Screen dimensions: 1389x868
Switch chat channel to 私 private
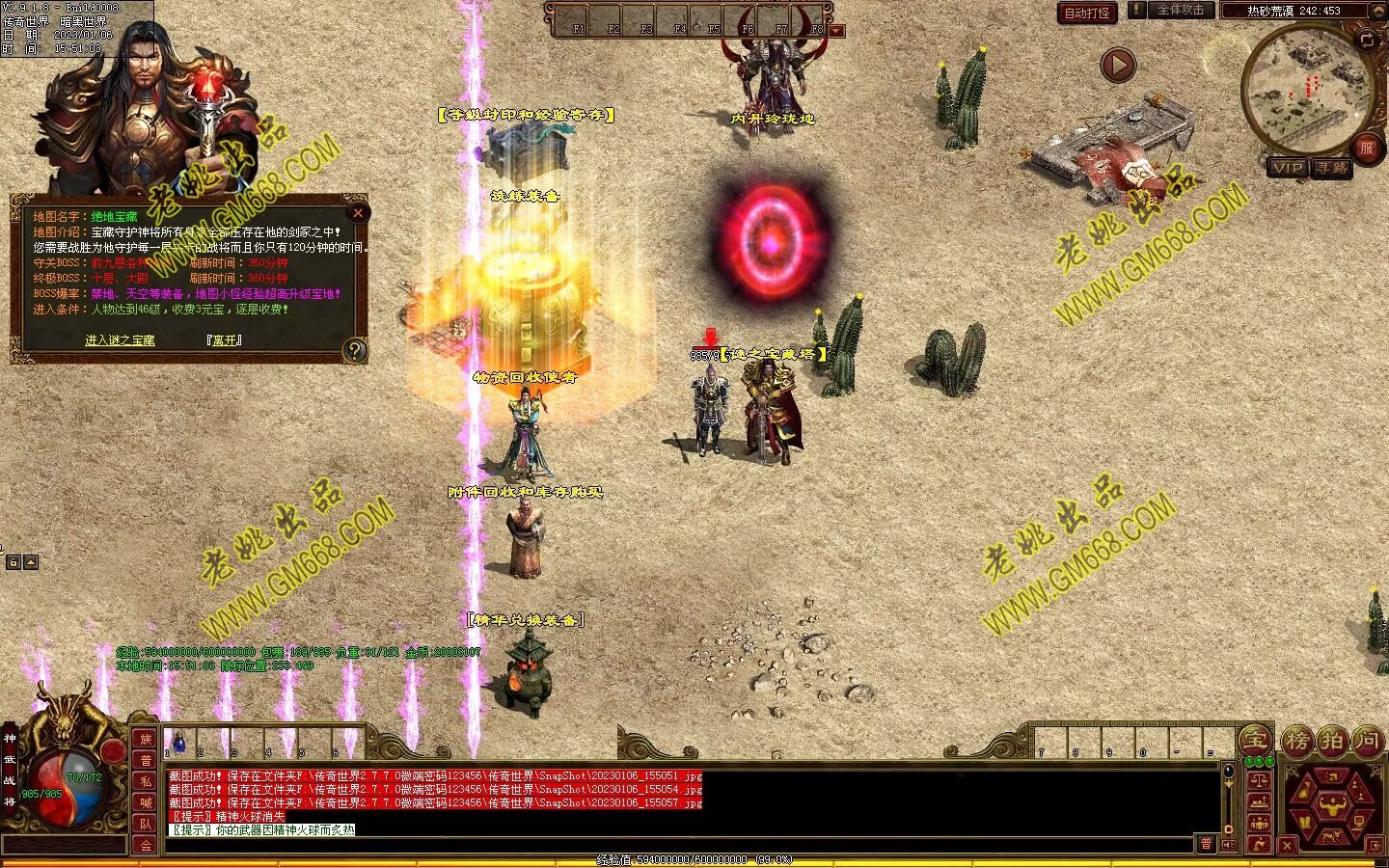tap(146, 781)
